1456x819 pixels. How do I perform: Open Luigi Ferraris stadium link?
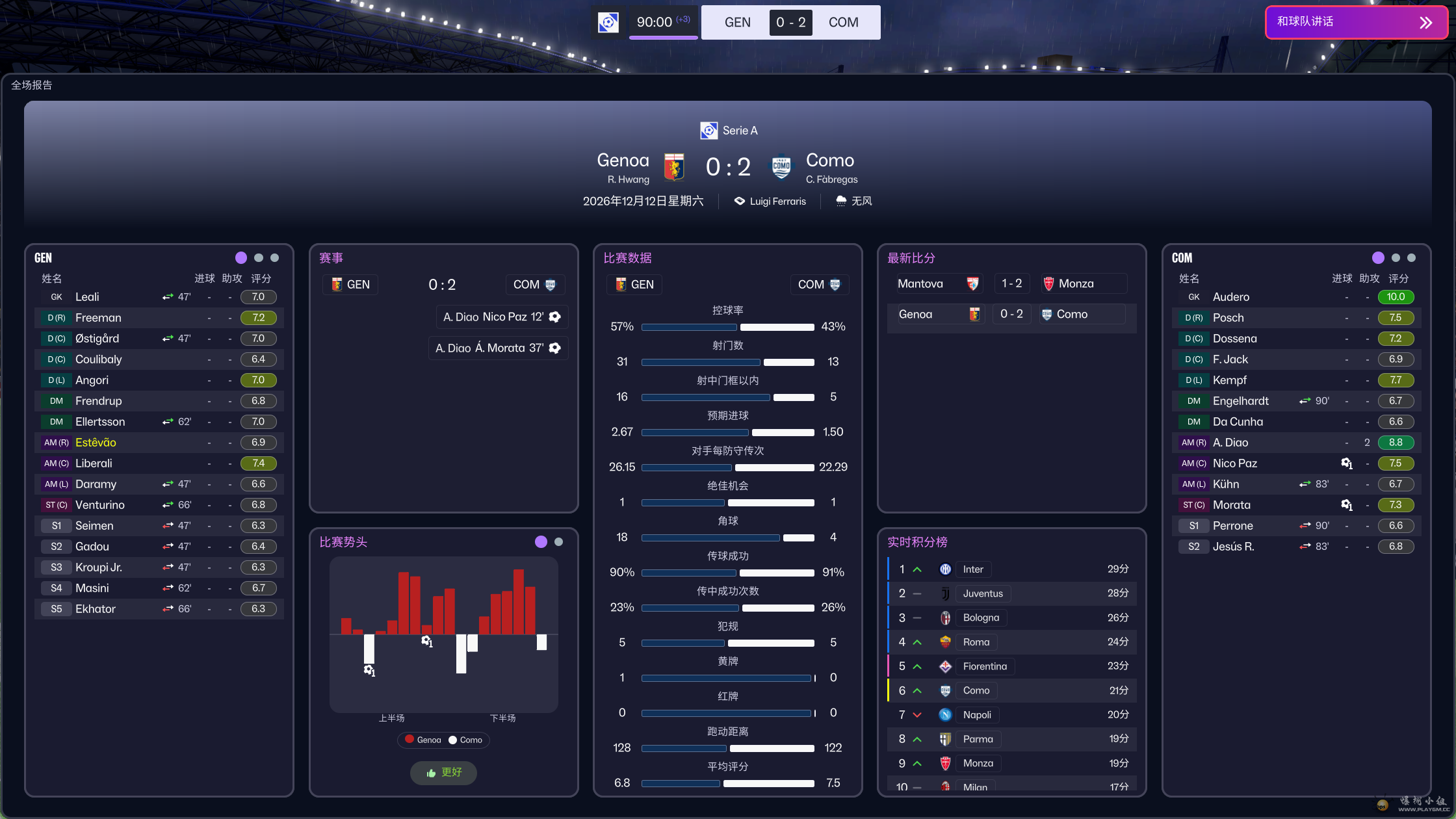click(777, 201)
